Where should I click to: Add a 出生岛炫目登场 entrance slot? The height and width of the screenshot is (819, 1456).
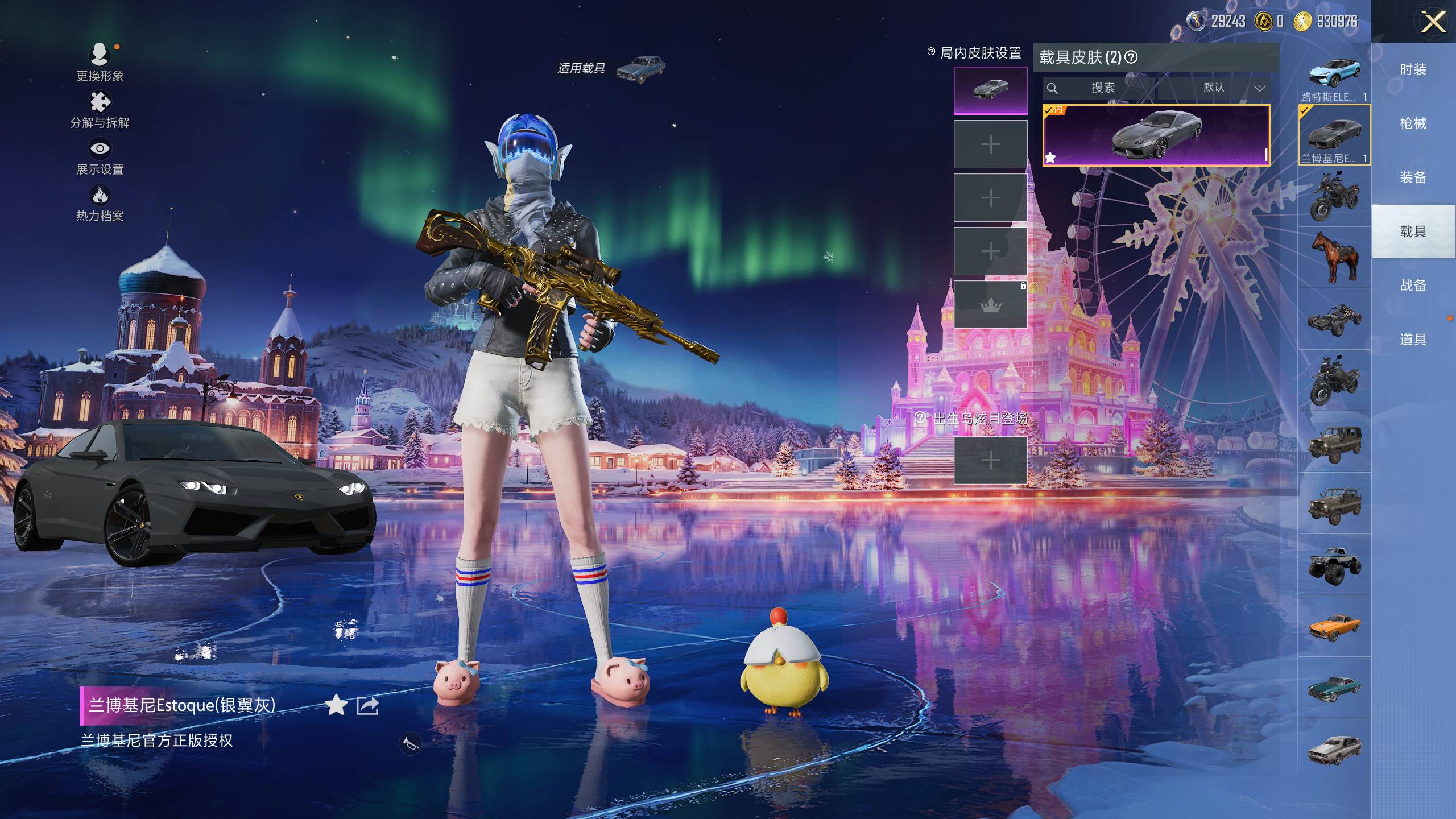990,460
